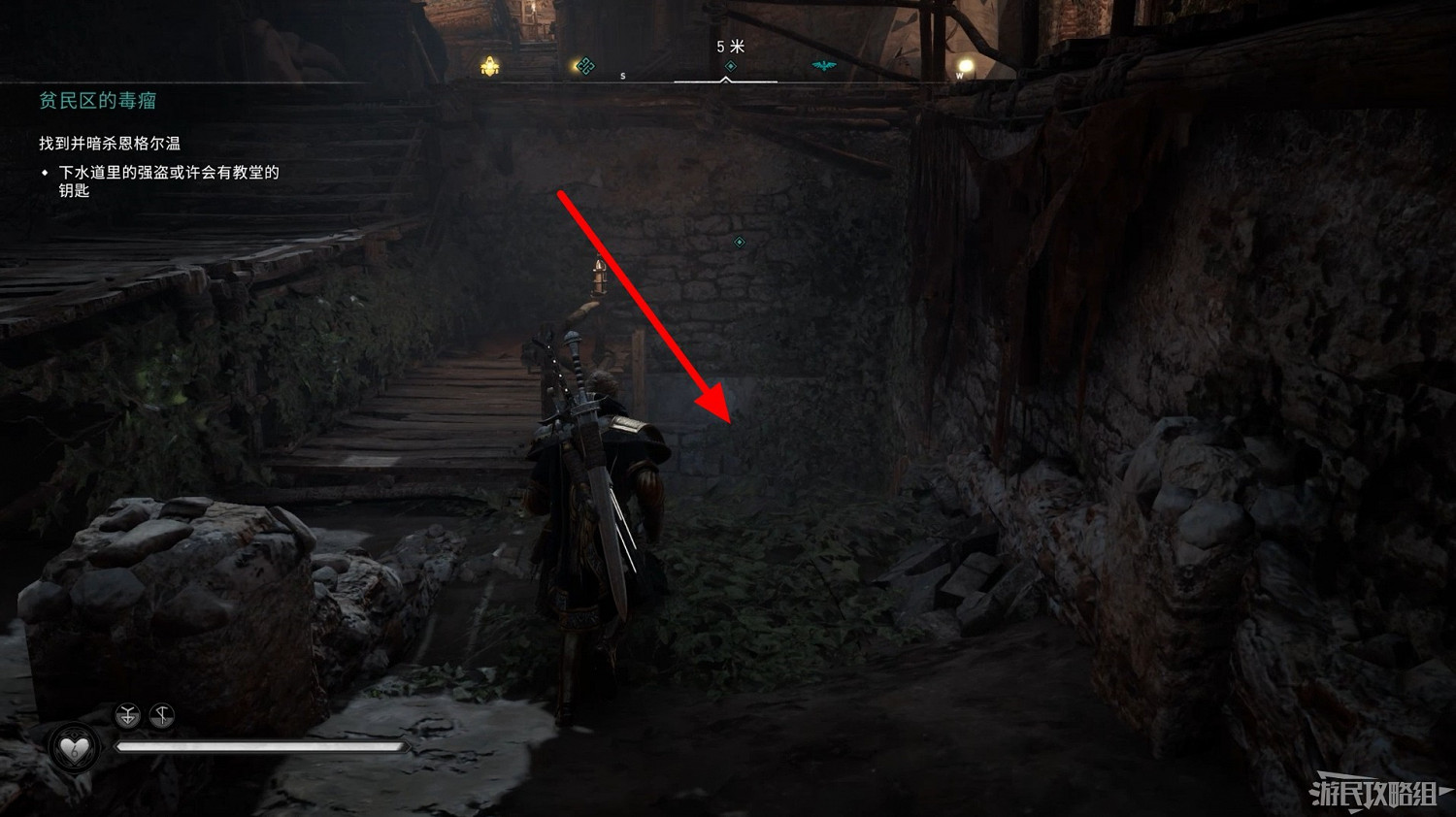Click the quest objective diamond on the compass

click(x=731, y=65)
